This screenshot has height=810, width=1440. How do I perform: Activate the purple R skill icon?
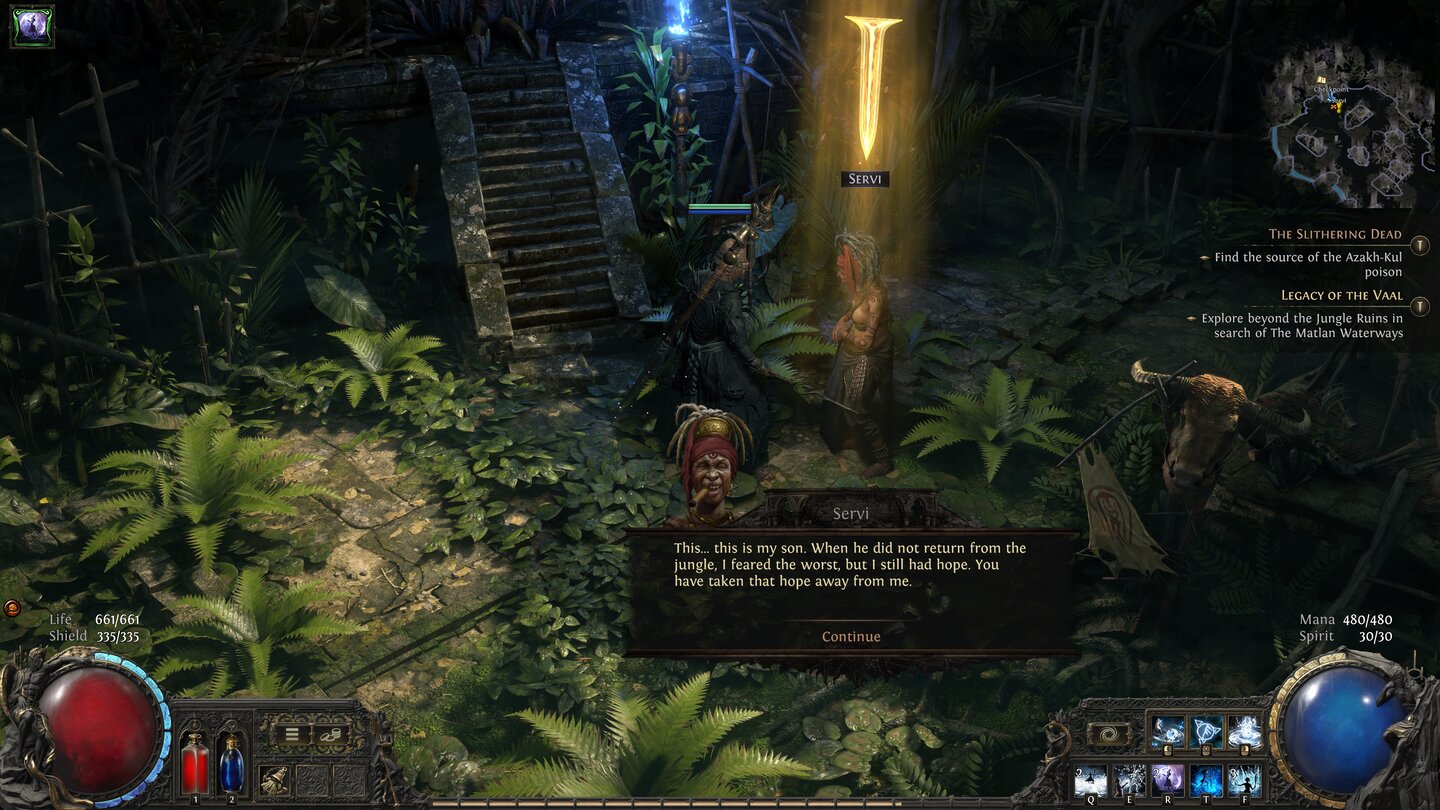(x=1167, y=778)
